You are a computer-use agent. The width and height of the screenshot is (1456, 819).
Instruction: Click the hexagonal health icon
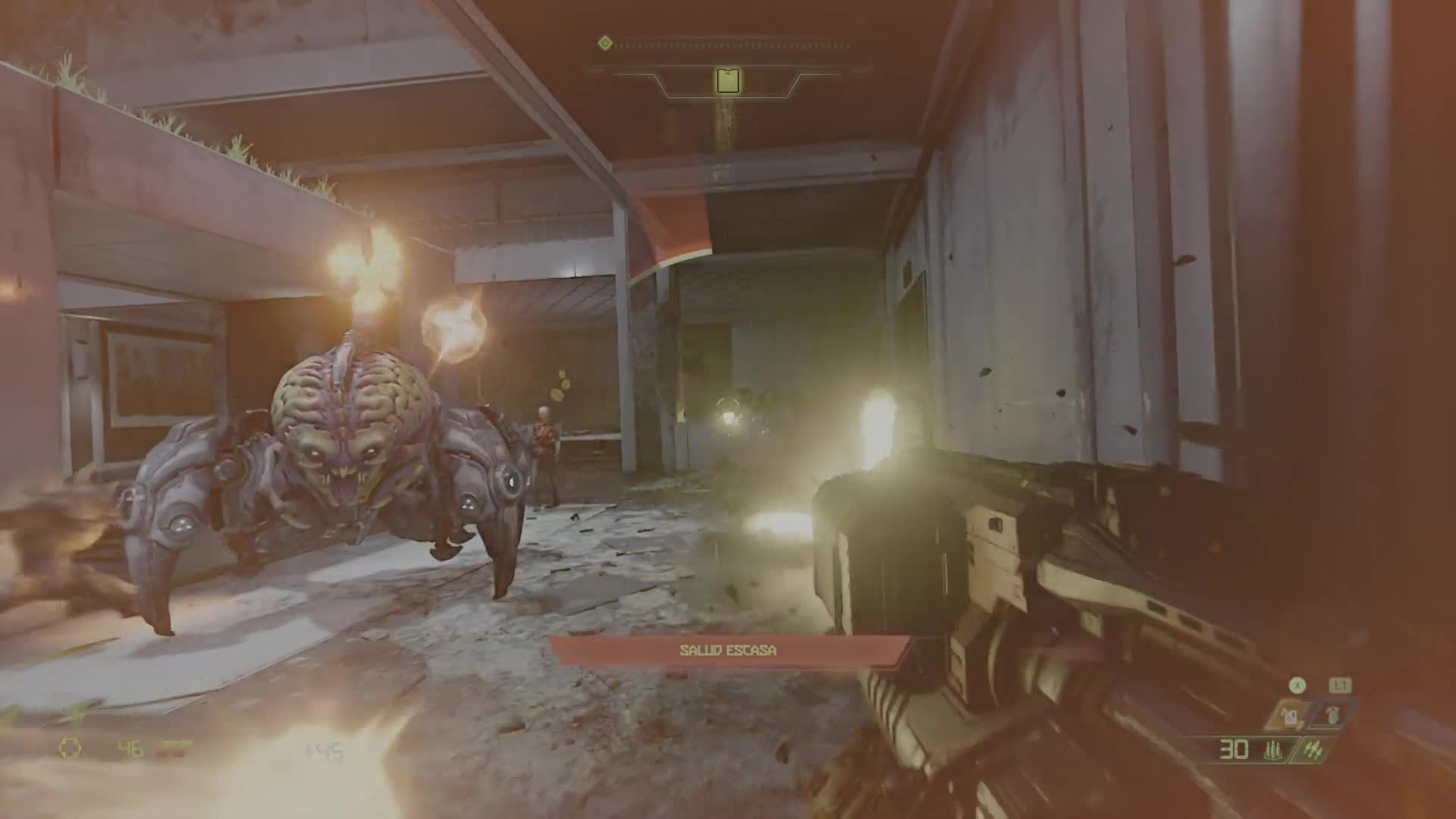71,749
